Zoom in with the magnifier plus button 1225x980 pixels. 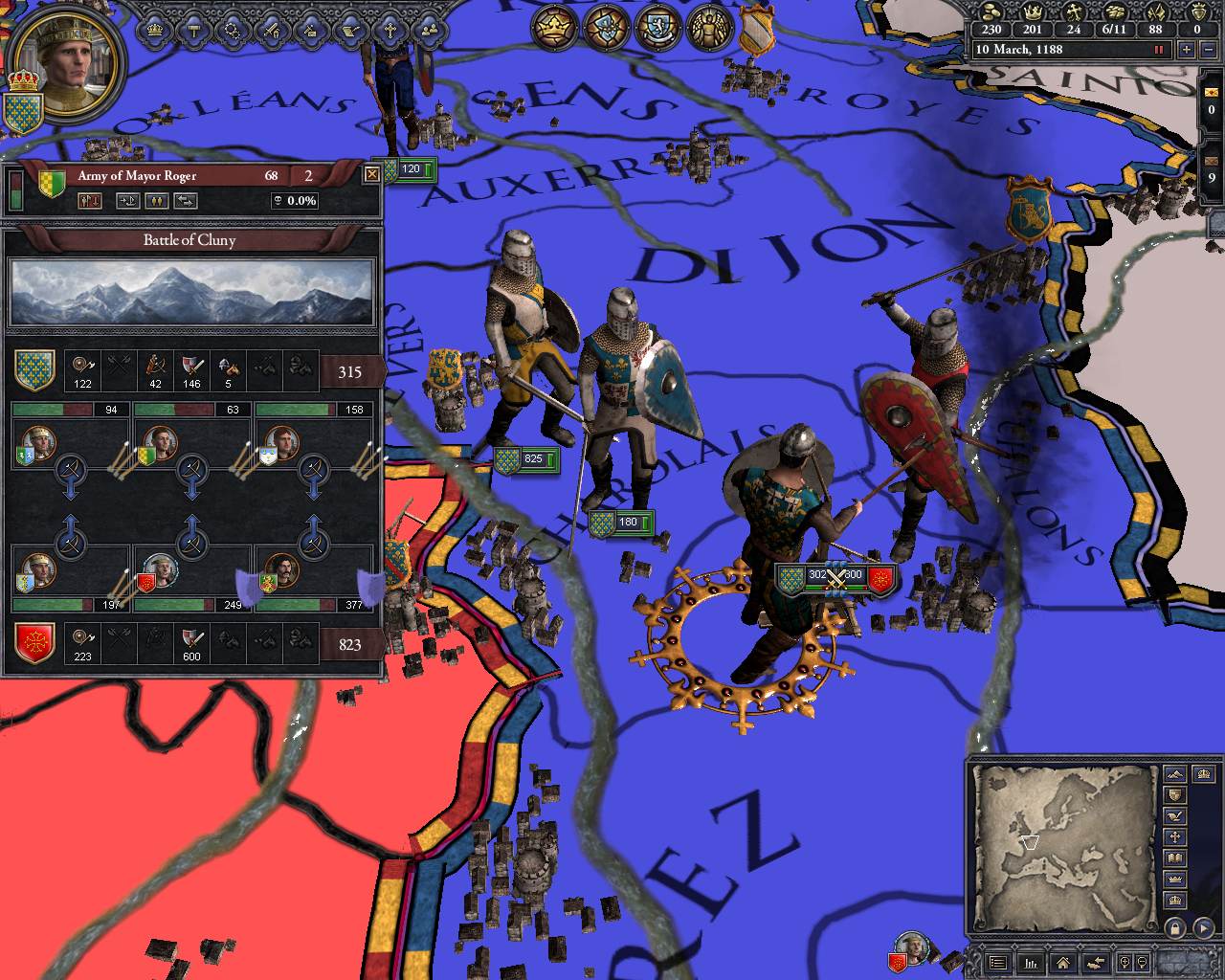tap(1125, 963)
